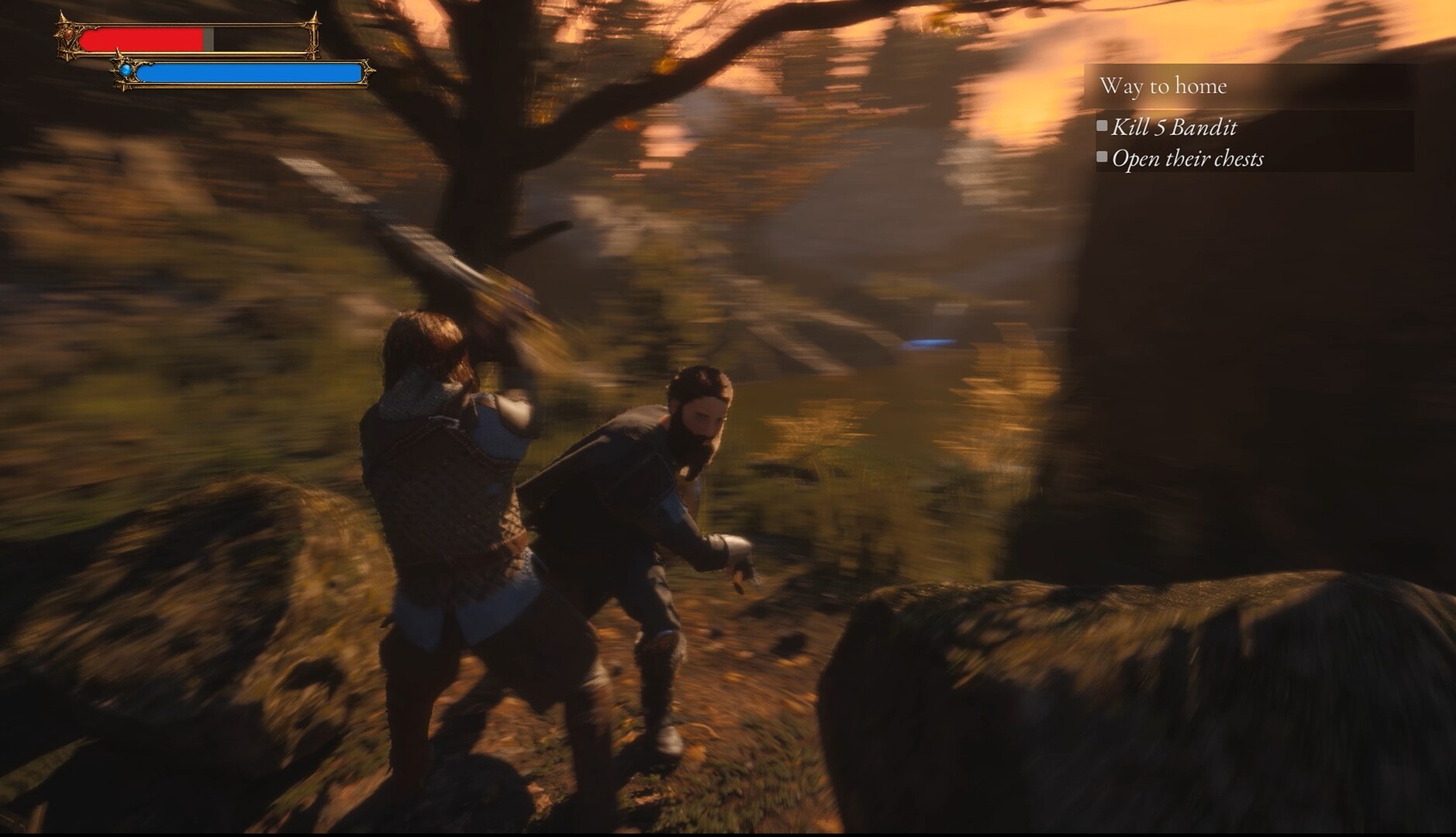
Task: Select the "Open their chests" objective
Action: 1187,159
